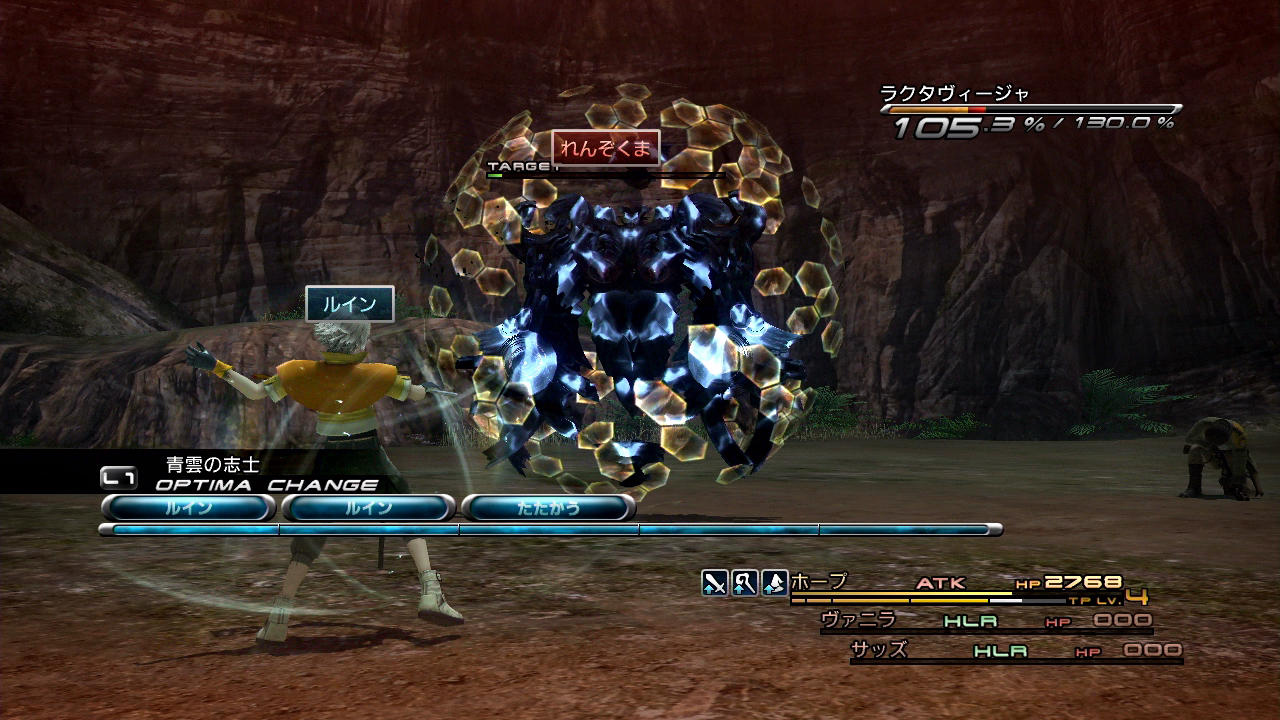Click the red れんぞくま enemy action label

click(x=605, y=148)
